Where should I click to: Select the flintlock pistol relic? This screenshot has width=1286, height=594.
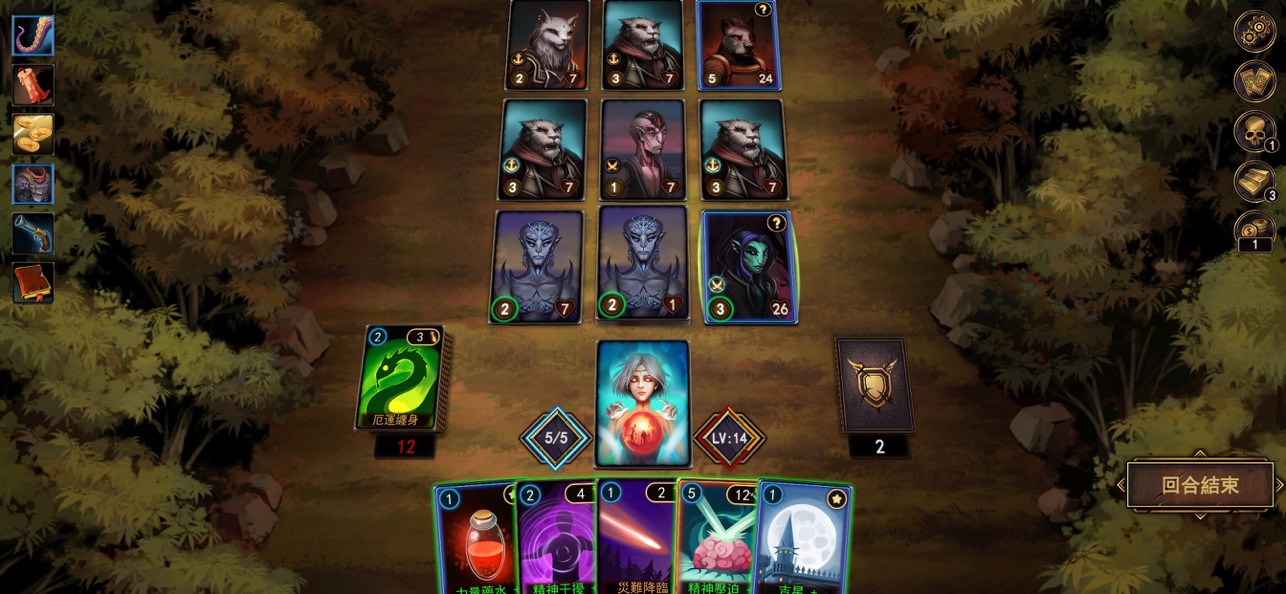[33, 233]
